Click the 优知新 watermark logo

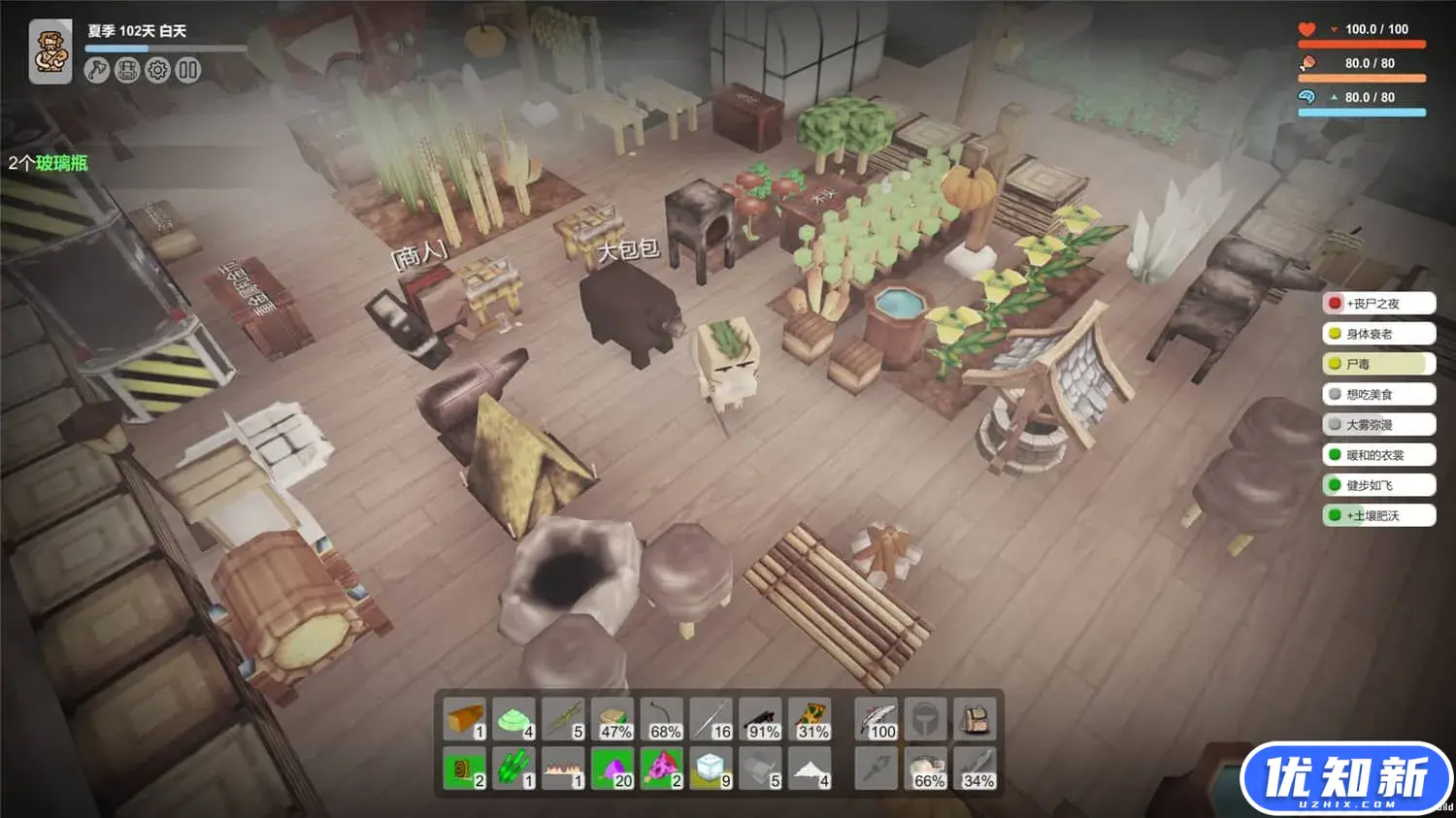click(1345, 778)
